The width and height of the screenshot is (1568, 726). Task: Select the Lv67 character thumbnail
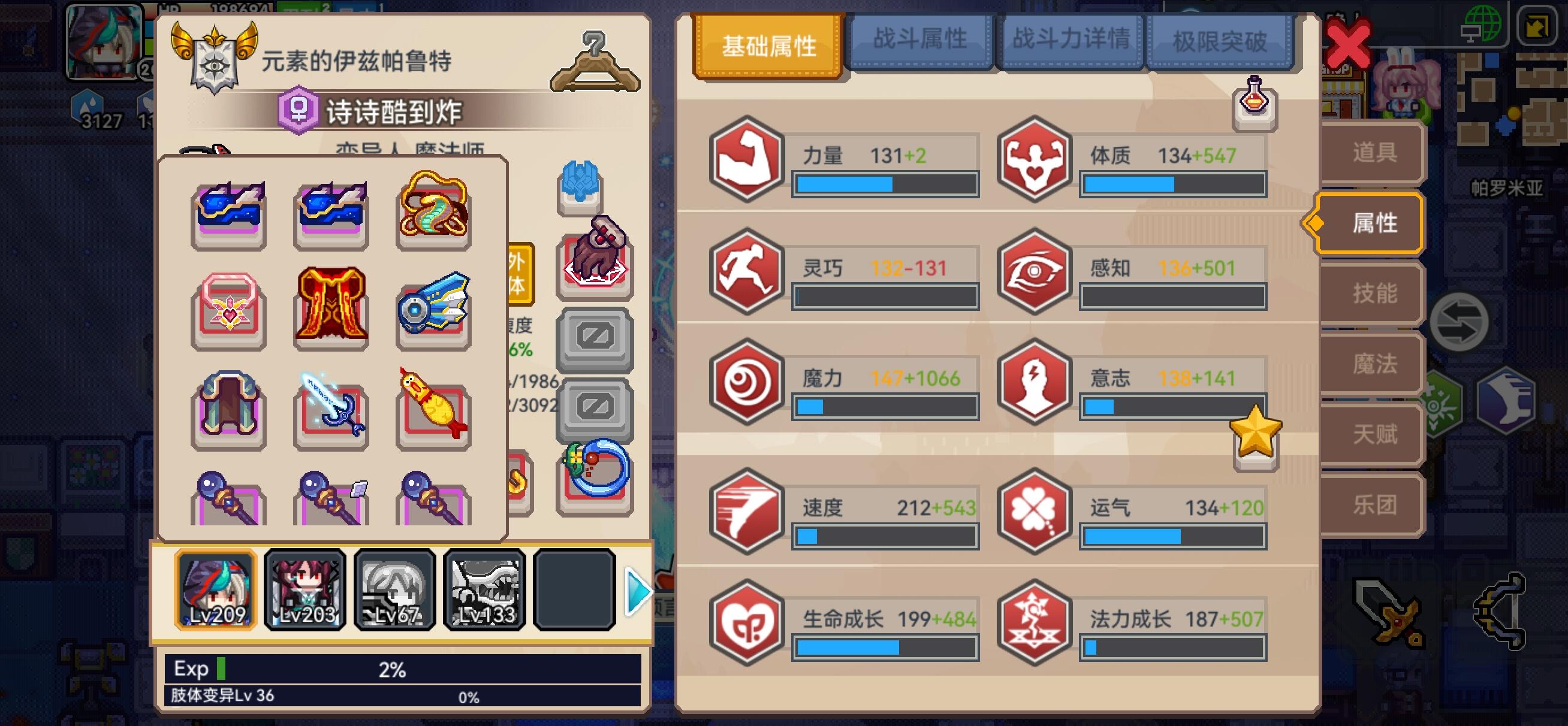click(x=395, y=589)
